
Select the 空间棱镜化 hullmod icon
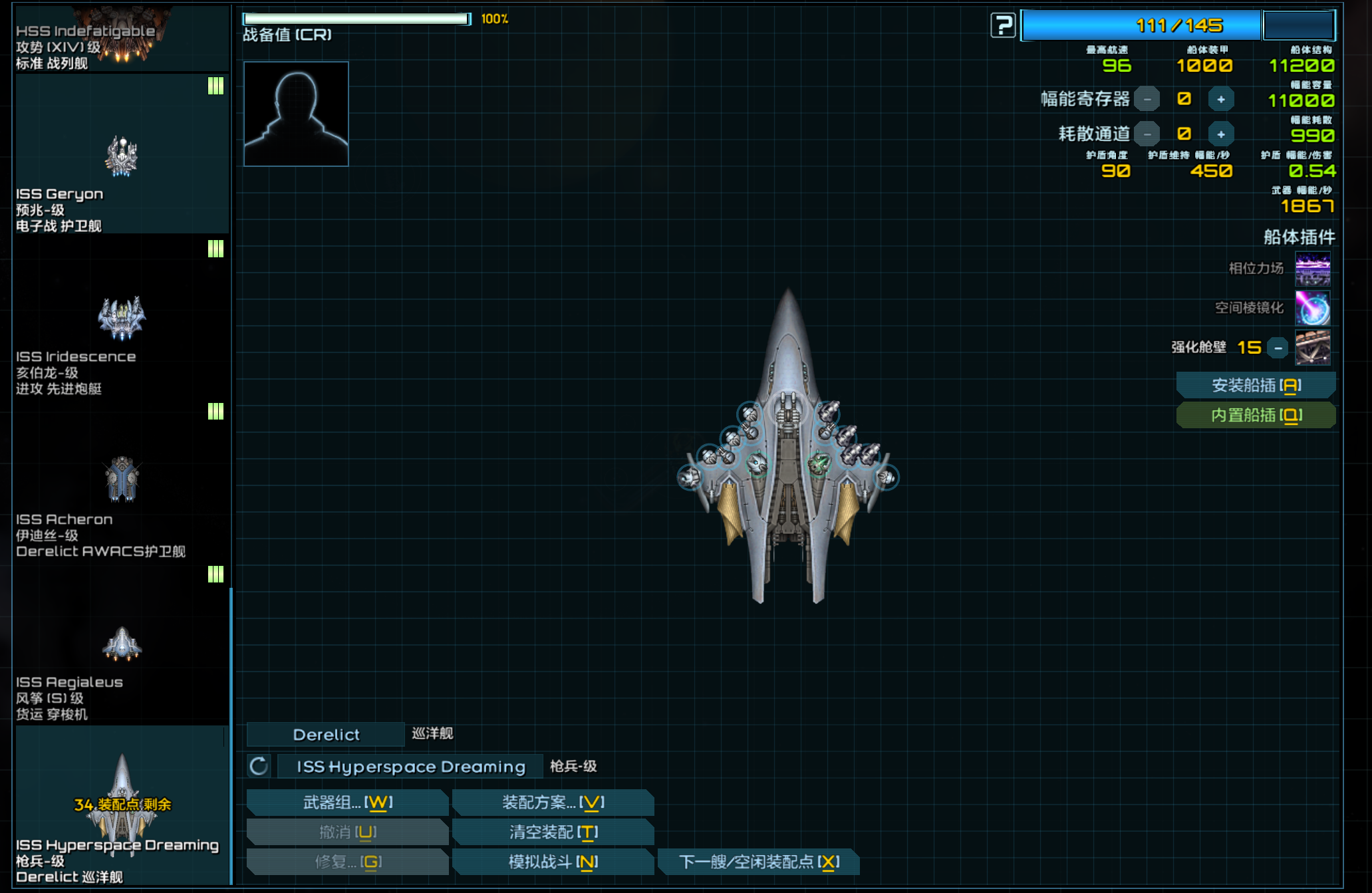(x=1312, y=308)
